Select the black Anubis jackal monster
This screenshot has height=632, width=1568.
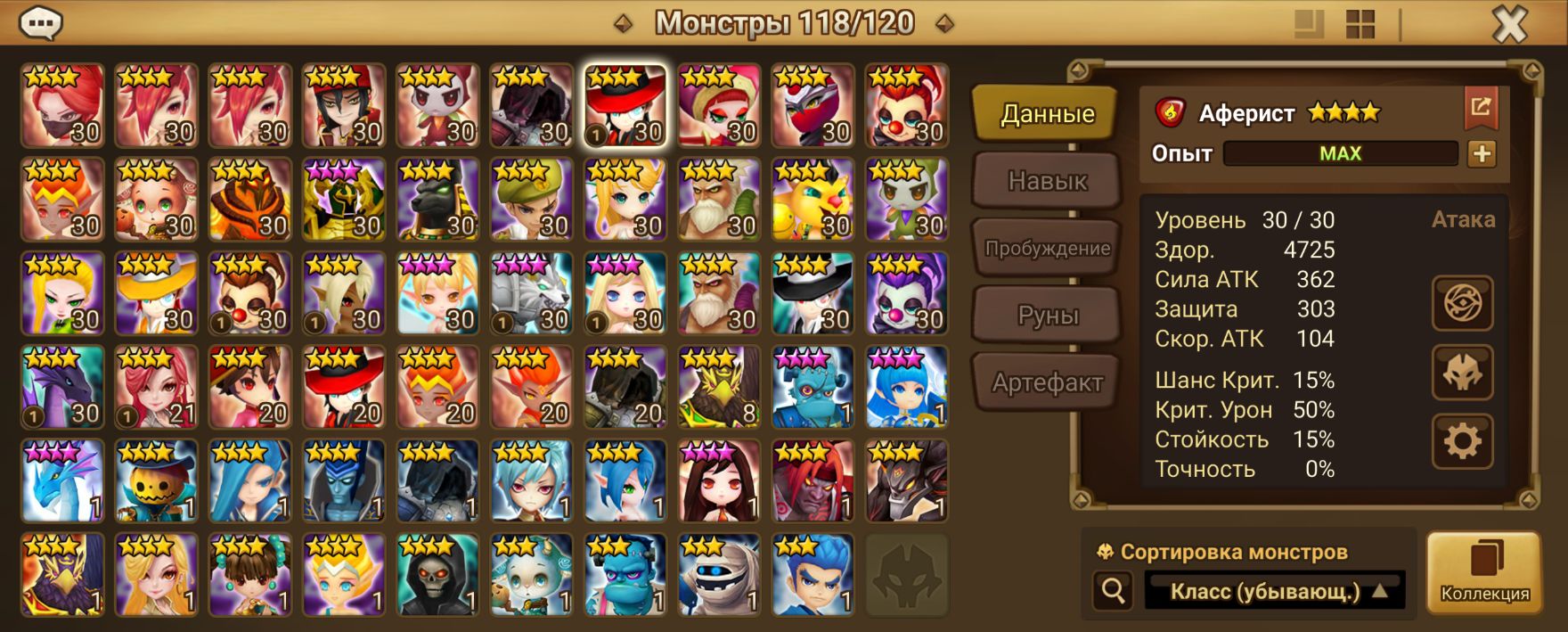tap(437, 200)
